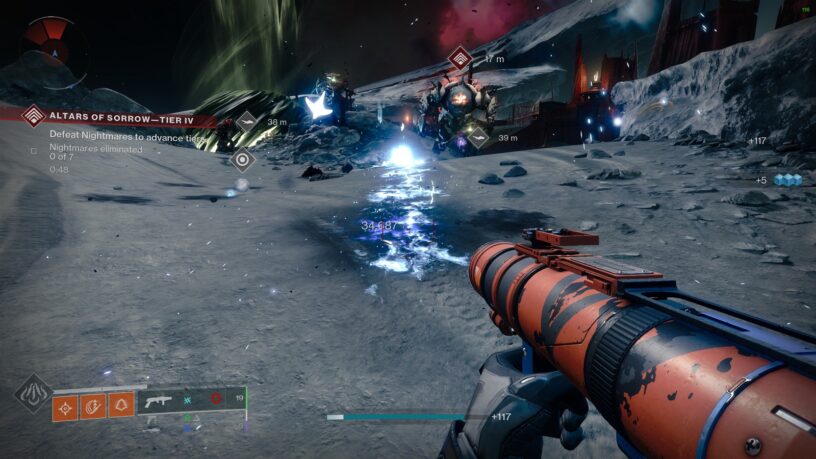816x459 pixels.
Task: Activate the orange bell-shaped class ability
Action: pos(121,406)
